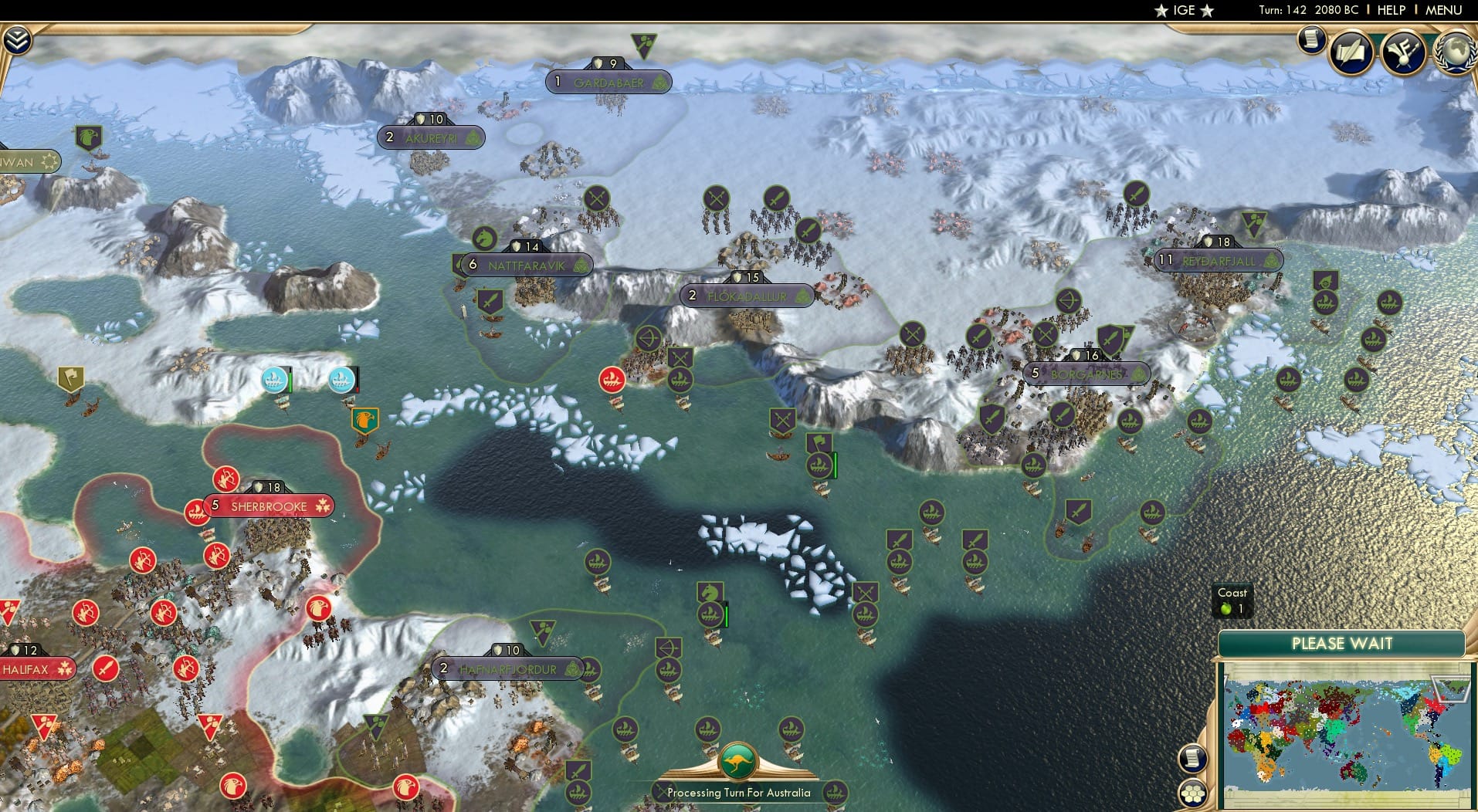The width and height of the screenshot is (1478, 812).
Task: Open HELP from the top bar
Action: point(1391,11)
